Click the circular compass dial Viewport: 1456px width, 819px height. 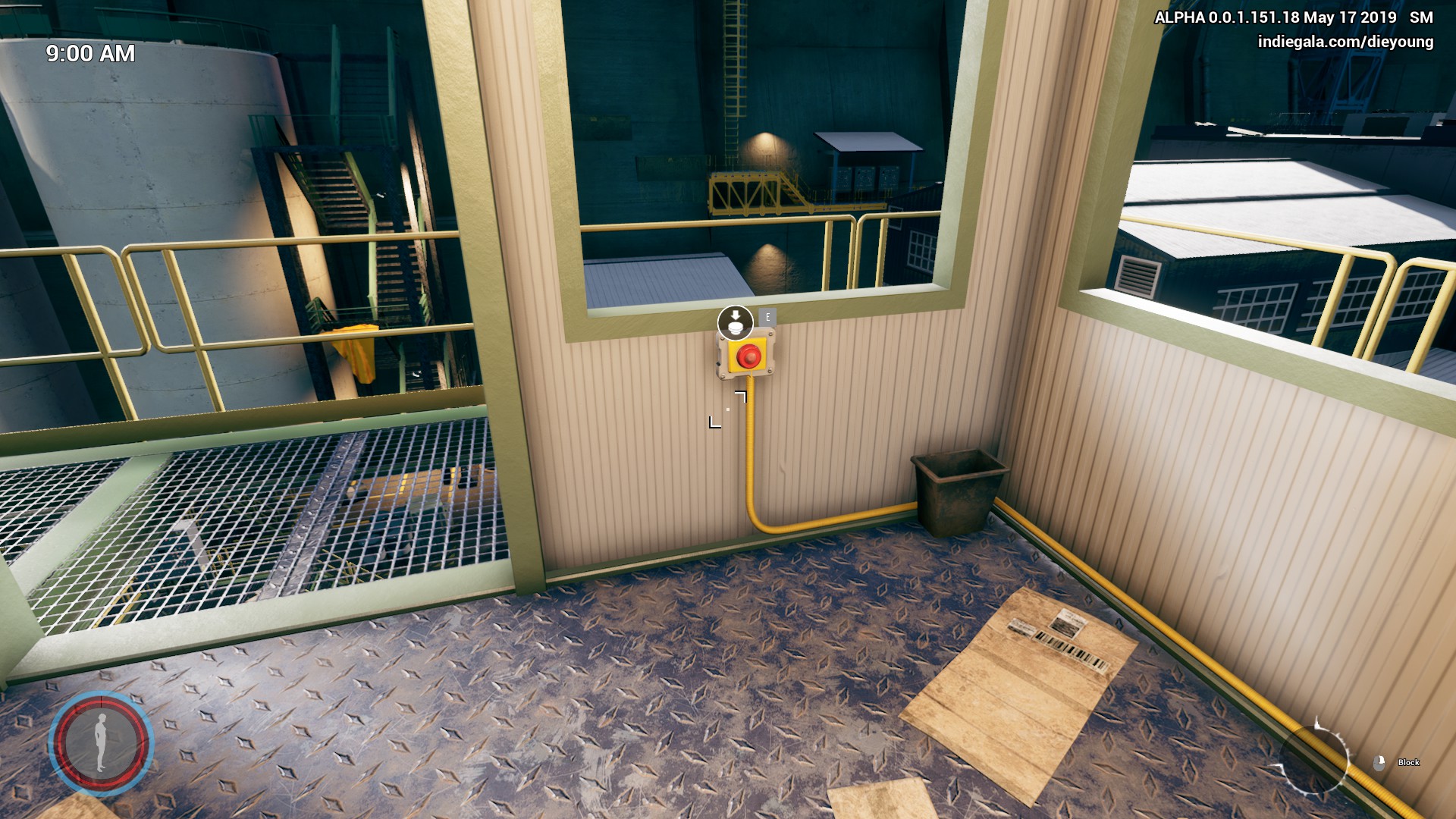point(1313,759)
